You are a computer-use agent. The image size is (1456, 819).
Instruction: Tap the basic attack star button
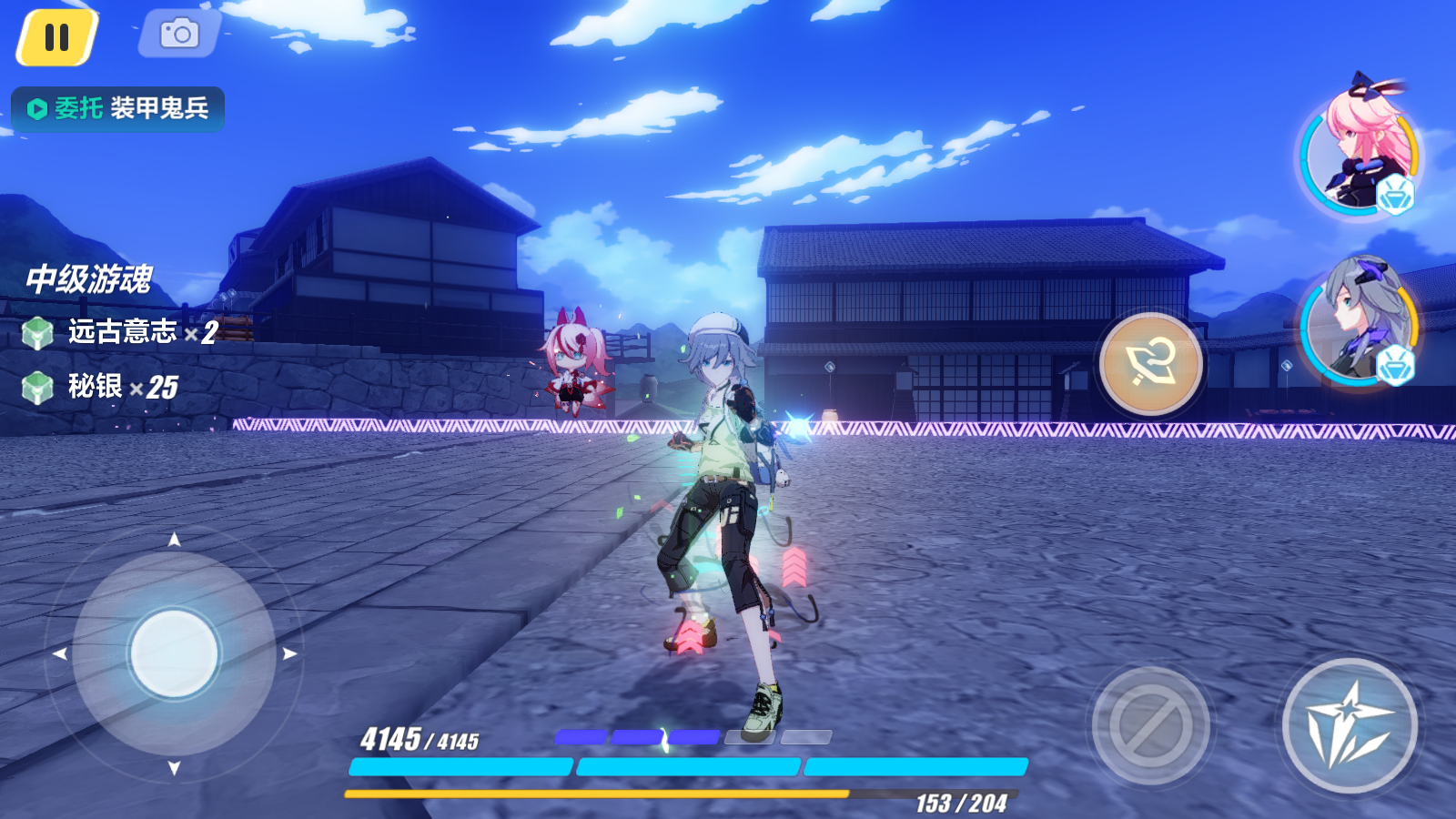tap(1350, 725)
